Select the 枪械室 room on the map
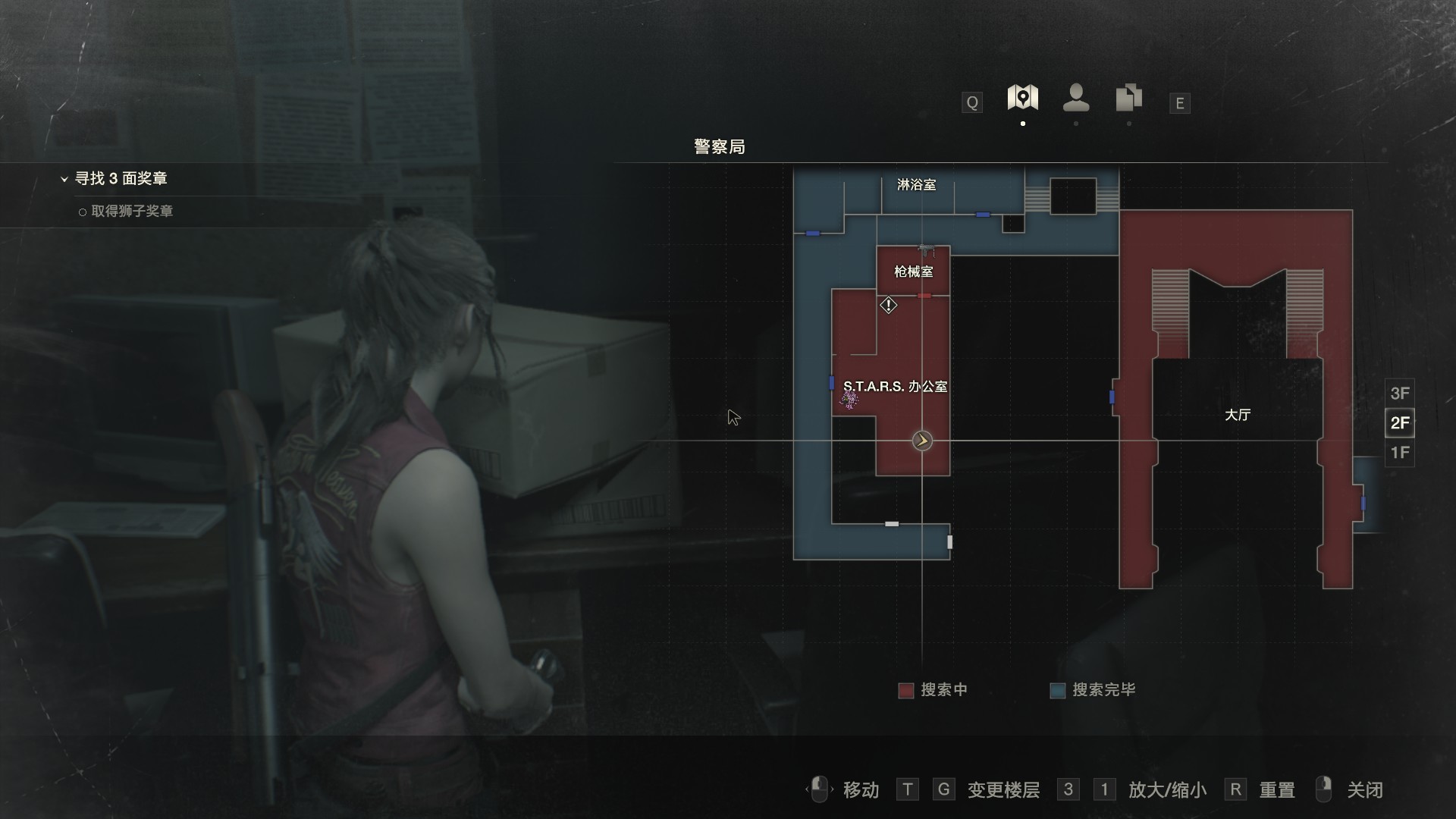Image resolution: width=1456 pixels, height=819 pixels. tap(913, 271)
